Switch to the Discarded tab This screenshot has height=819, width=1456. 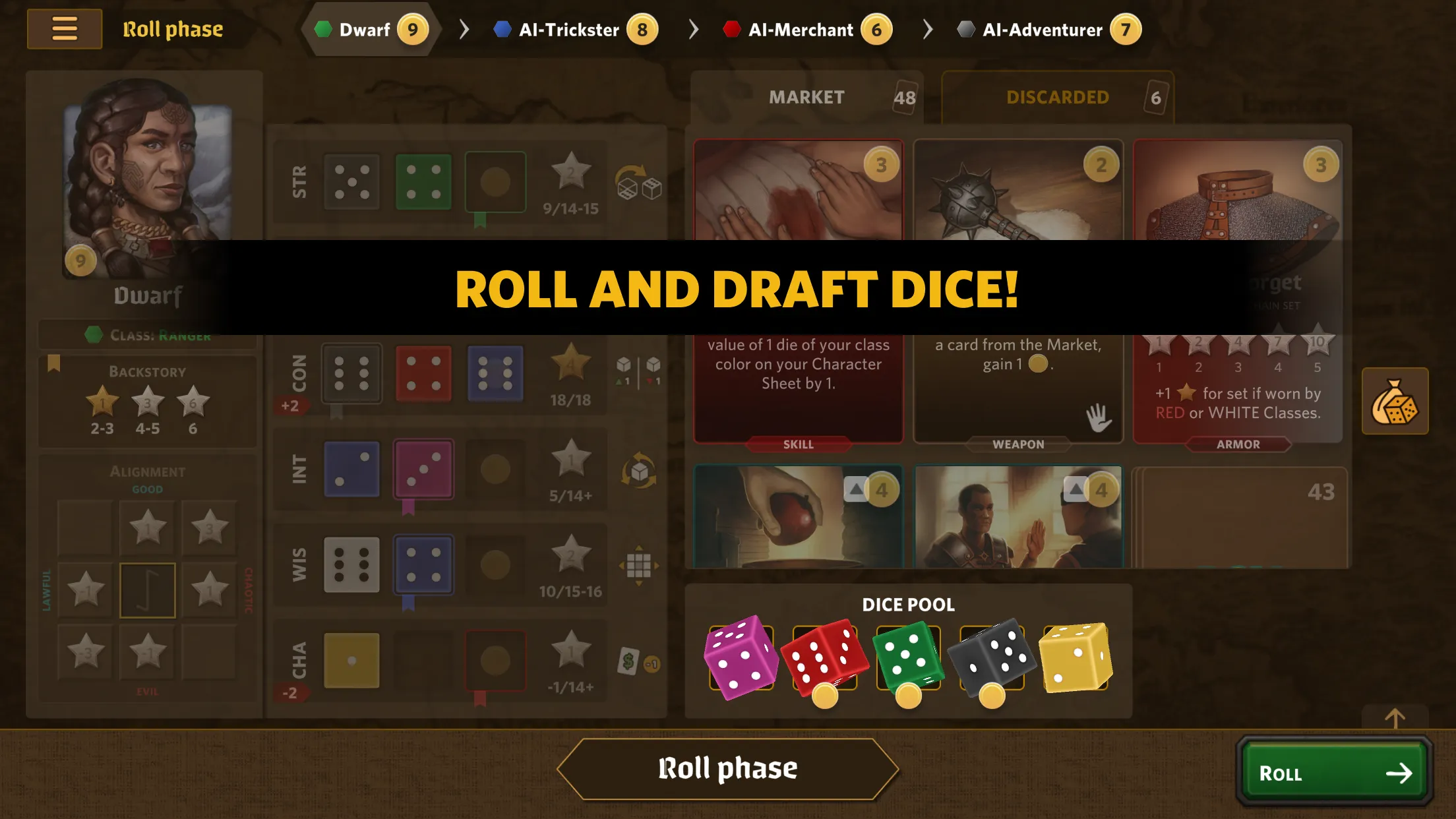[x=1057, y=98]
